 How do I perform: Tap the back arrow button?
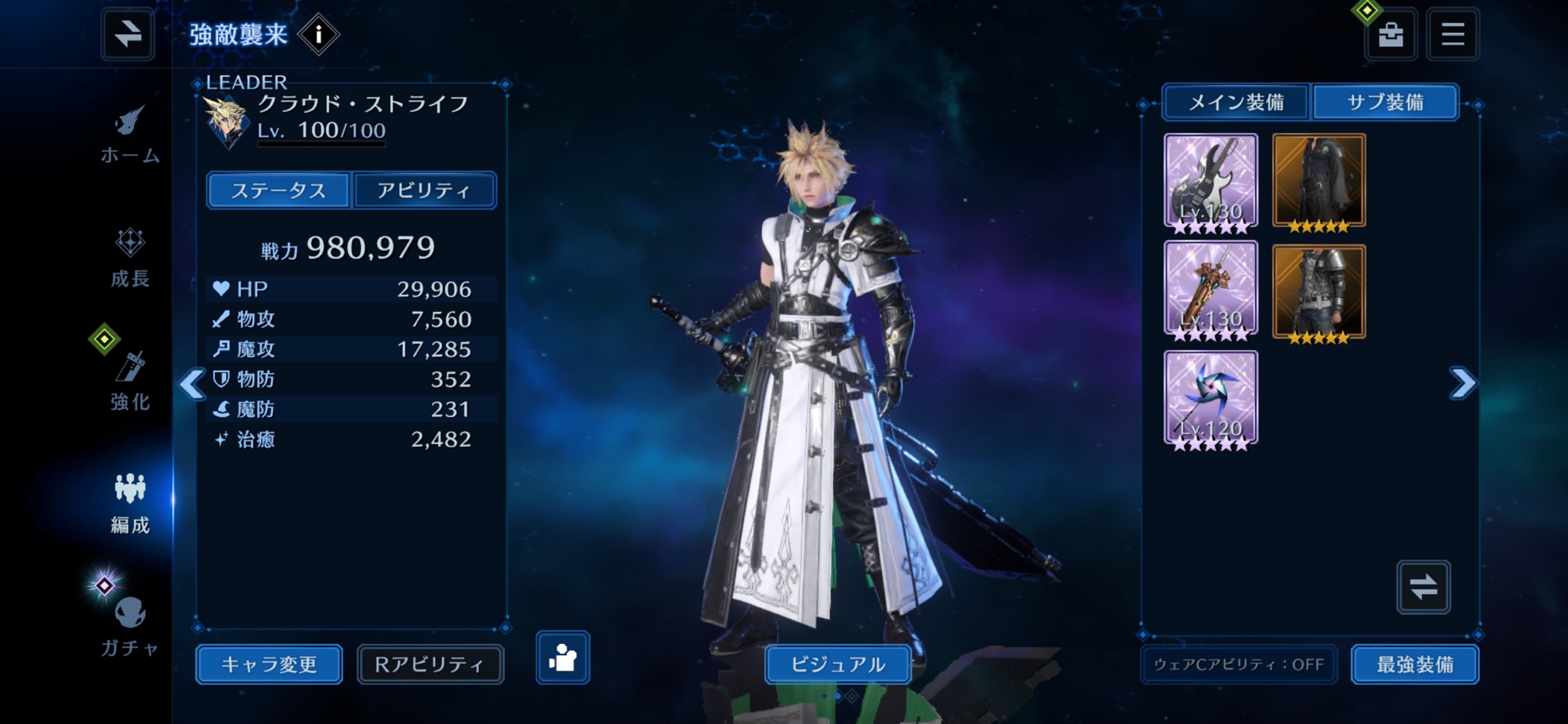coord(128,34)
